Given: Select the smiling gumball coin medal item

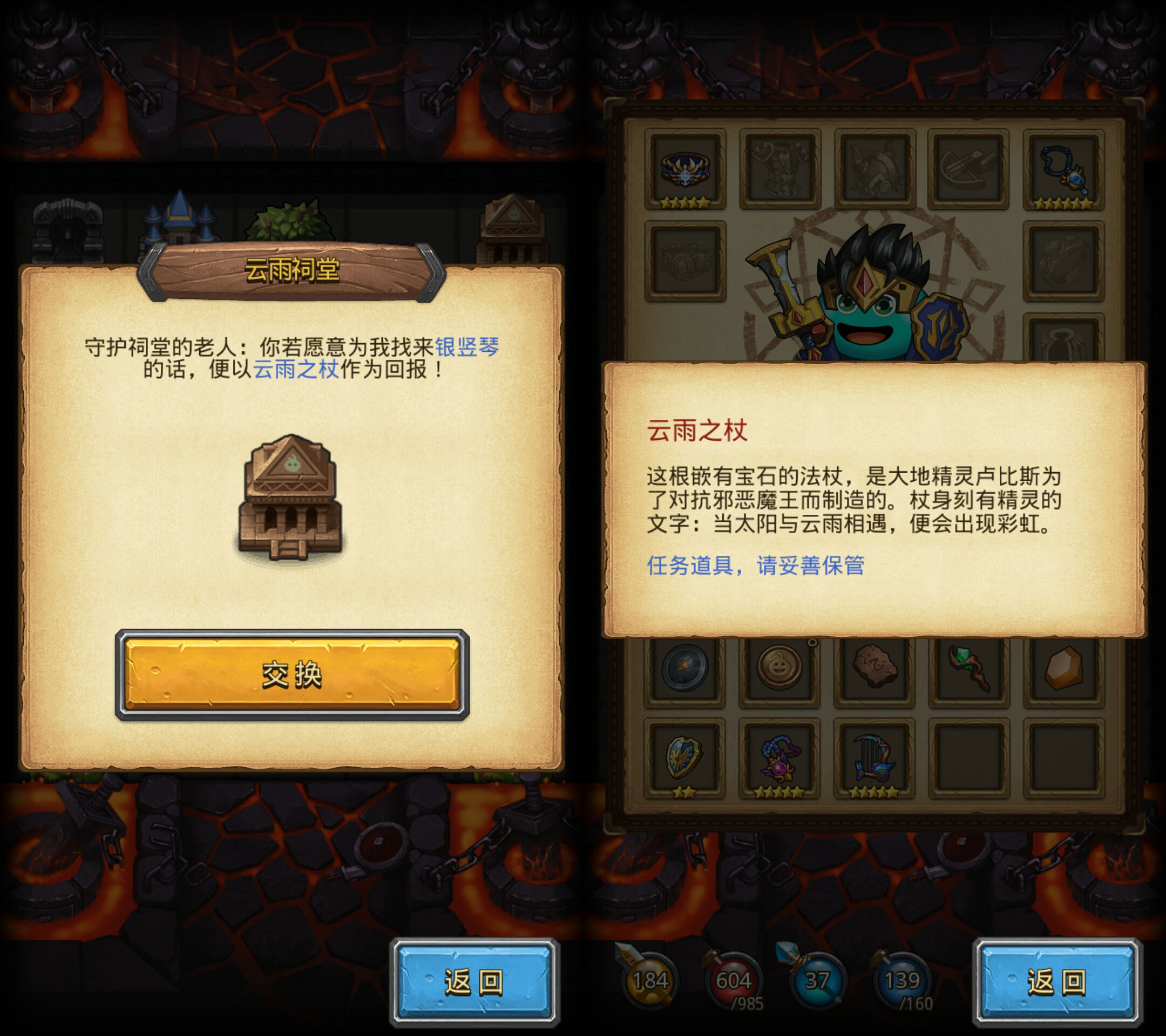Looking at the screenshot, I should 781,667.
